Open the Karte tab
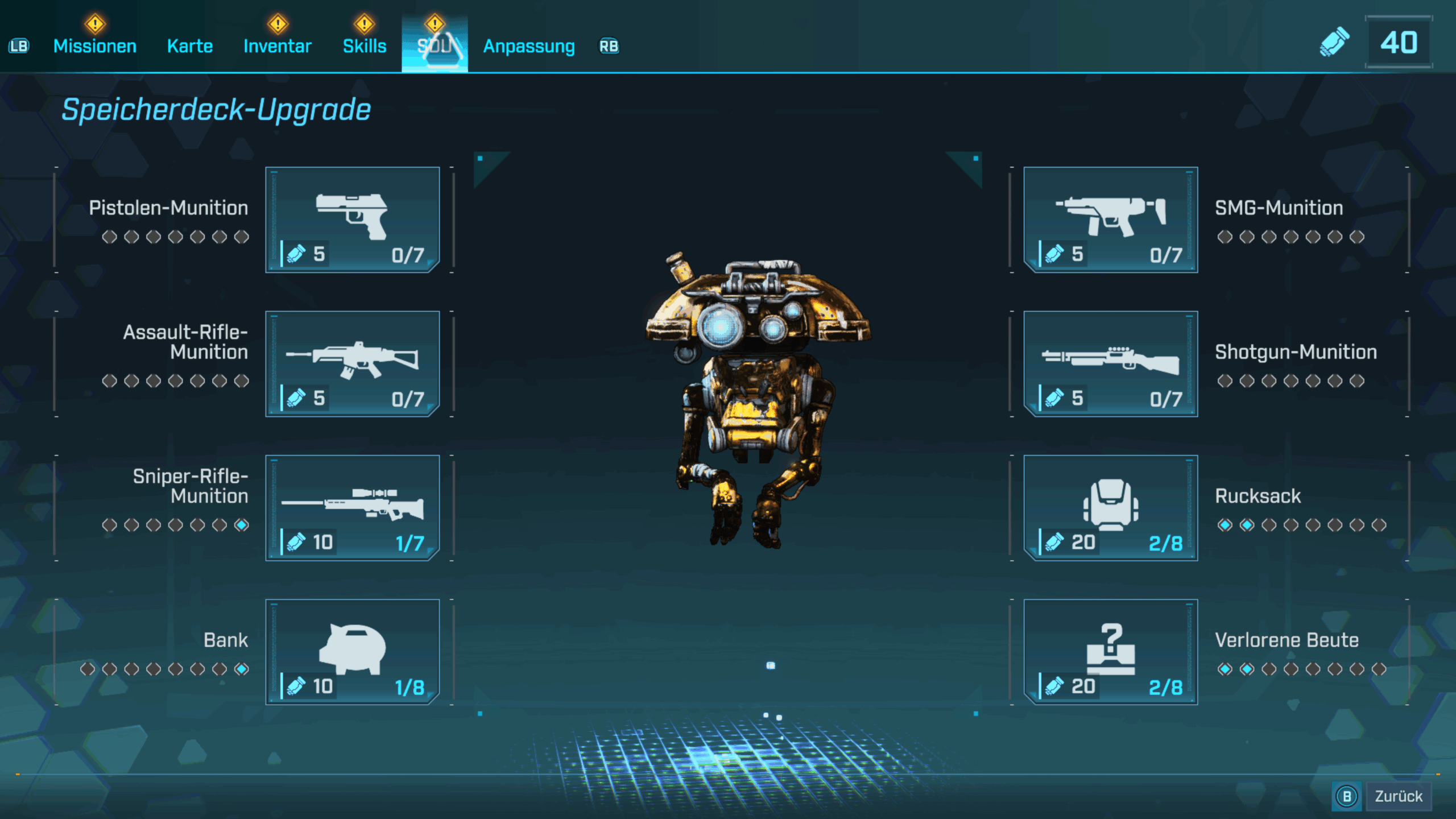This screenshot has height=819, width=1456. click(190, 46)
